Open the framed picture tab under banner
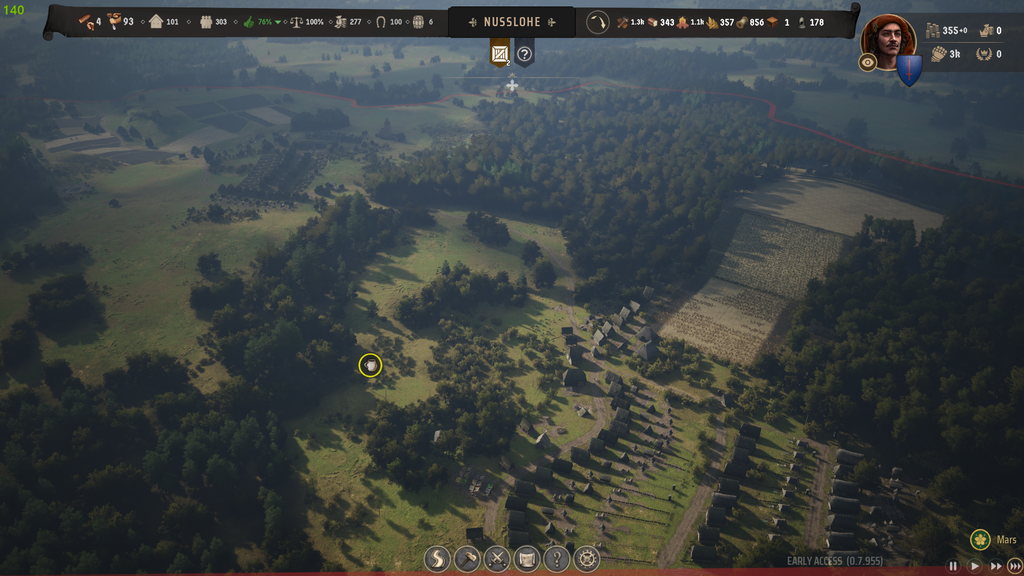The height and width of the screenshot is (576, 1024). pyautogui.click(x=500, y=54)
